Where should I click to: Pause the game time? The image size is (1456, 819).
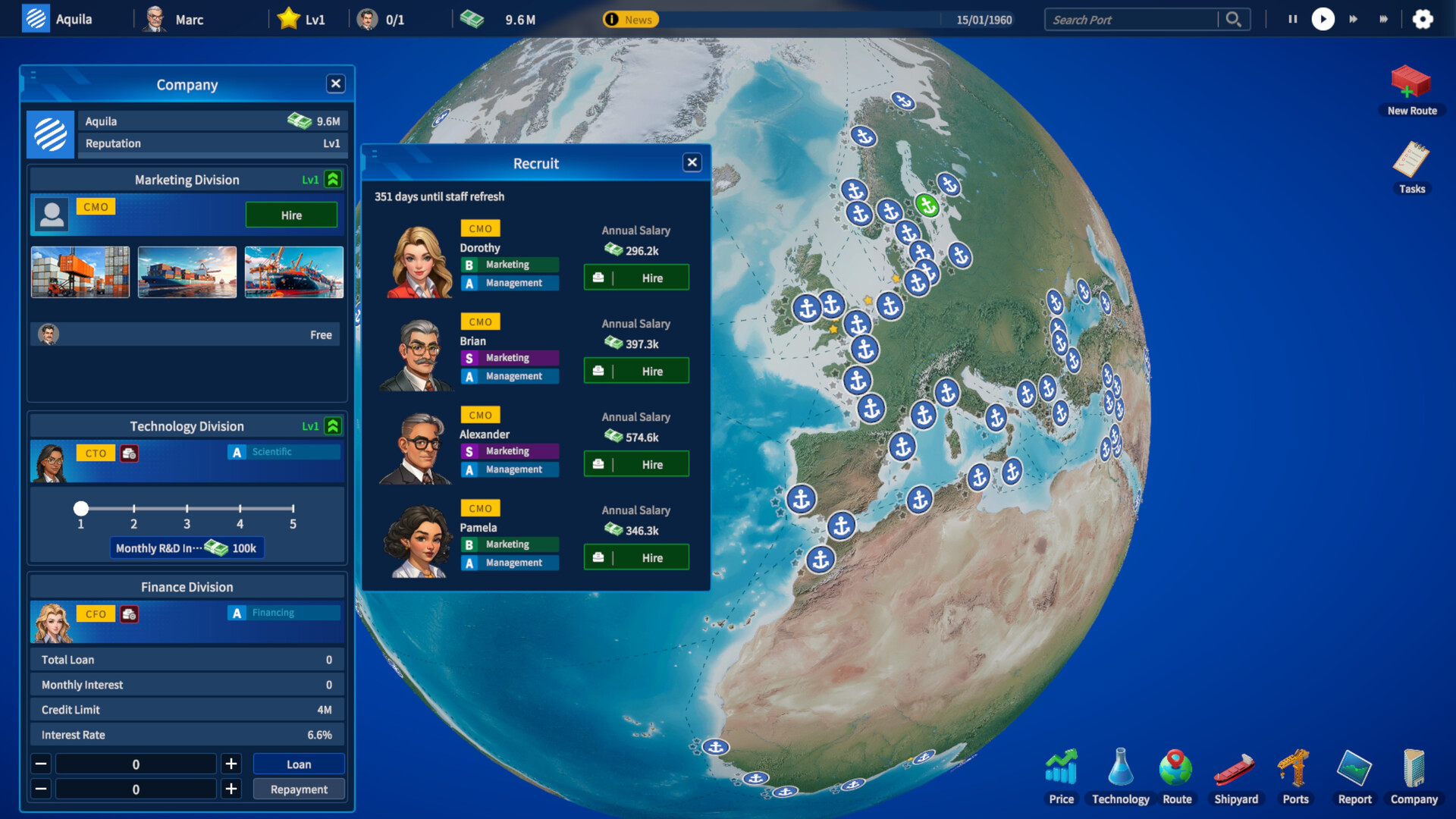pos(1292,19)
